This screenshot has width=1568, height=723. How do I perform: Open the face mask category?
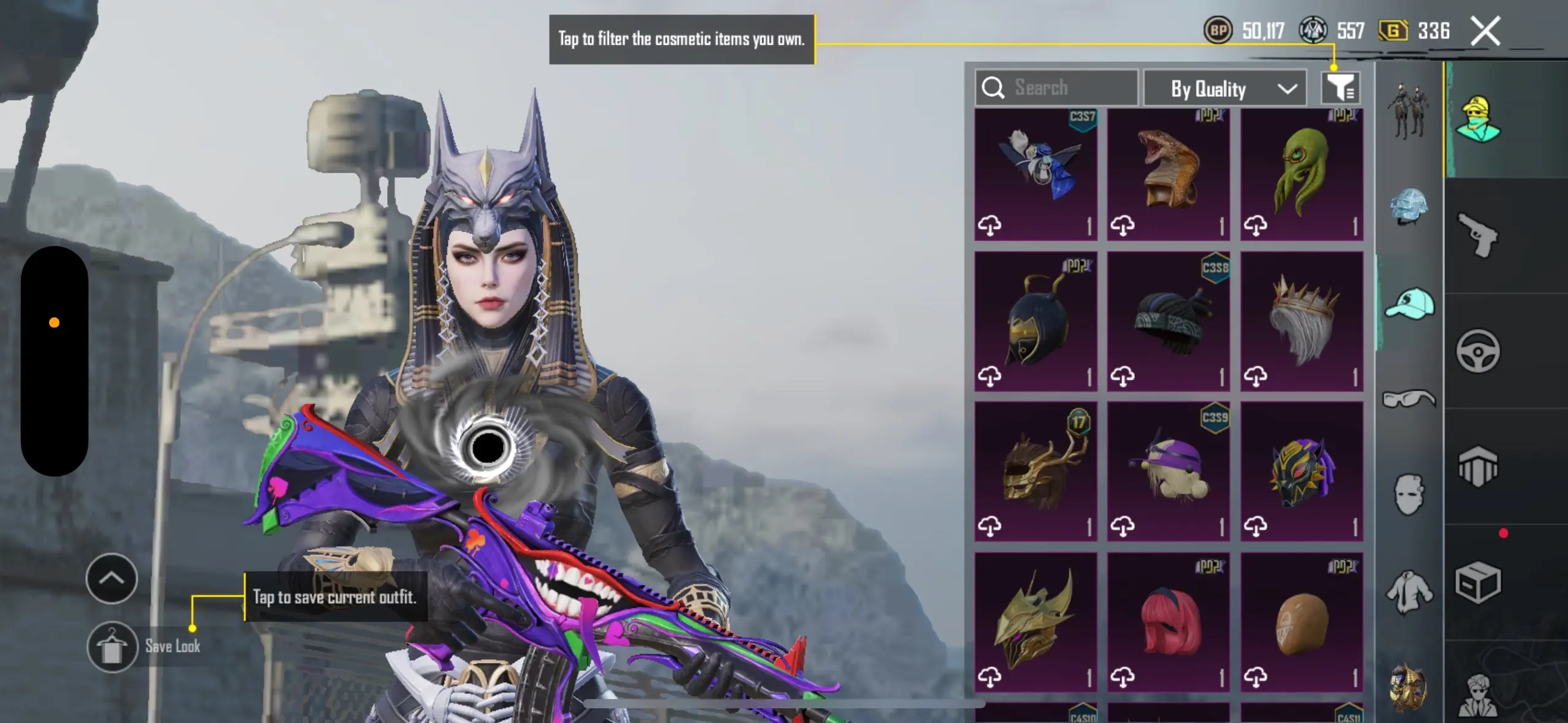click(1409, 494)
